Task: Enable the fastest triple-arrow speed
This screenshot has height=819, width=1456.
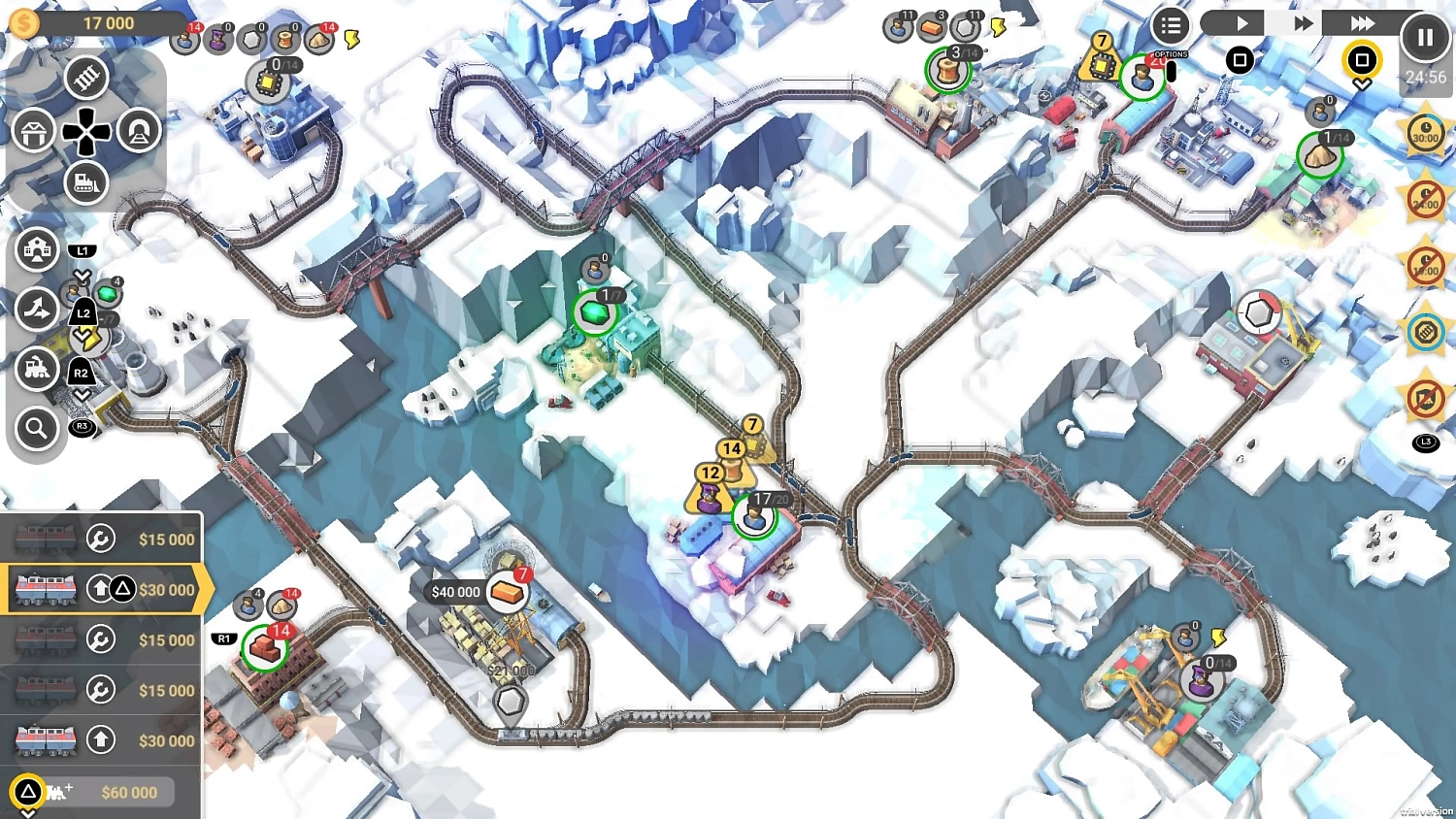Action: coord(1365,22)
